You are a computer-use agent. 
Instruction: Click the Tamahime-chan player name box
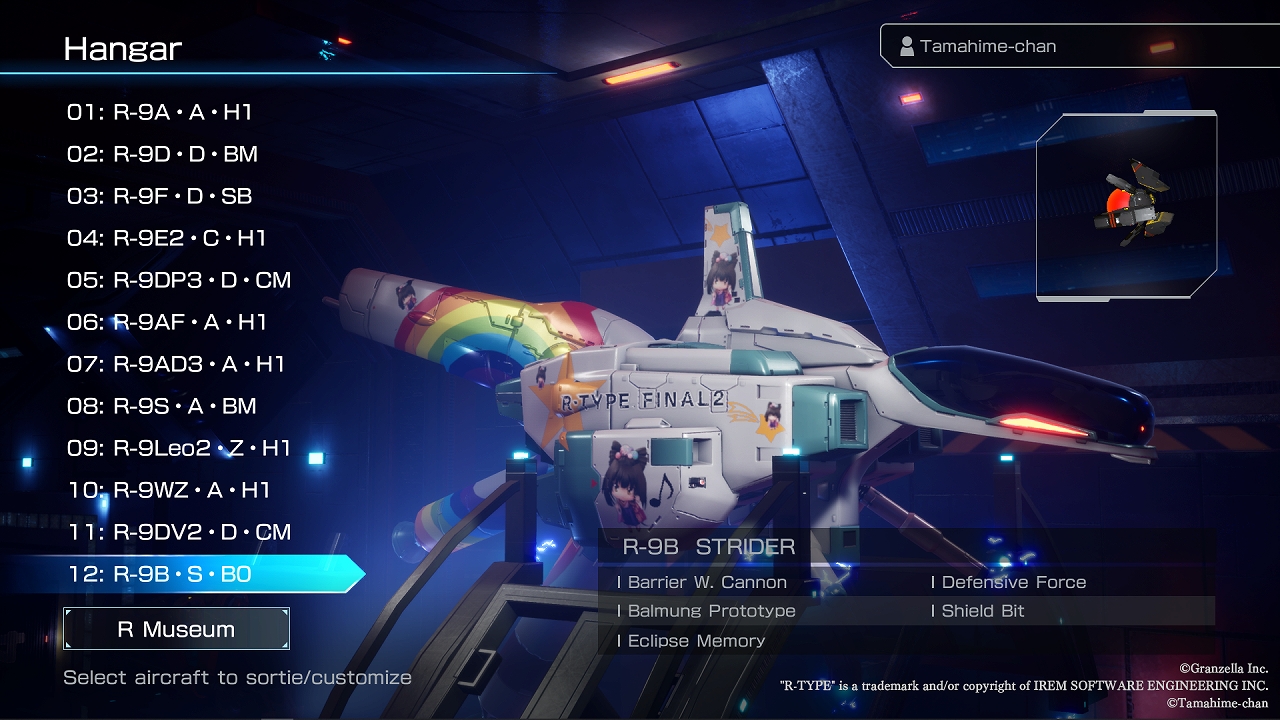pos(1078,46)
